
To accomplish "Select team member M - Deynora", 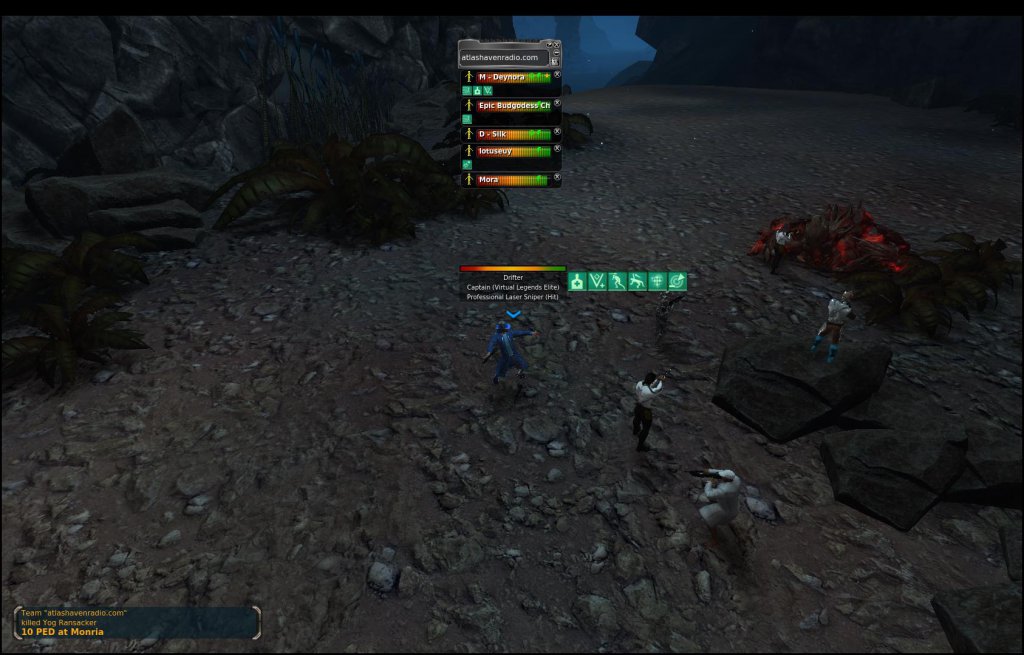I will [x=507, y=77].
